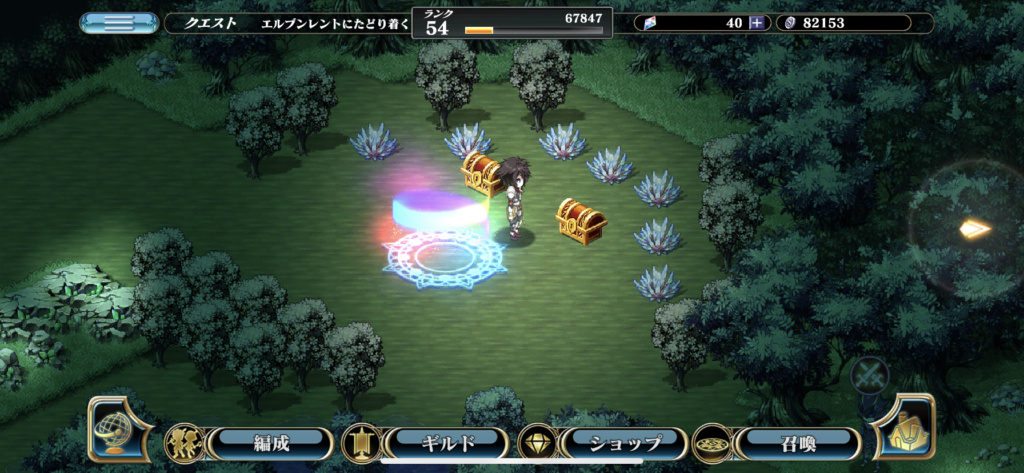Tap the crossed swords battle icon
The width and height of the screenshot is (1024, 473).
(869, 376)
